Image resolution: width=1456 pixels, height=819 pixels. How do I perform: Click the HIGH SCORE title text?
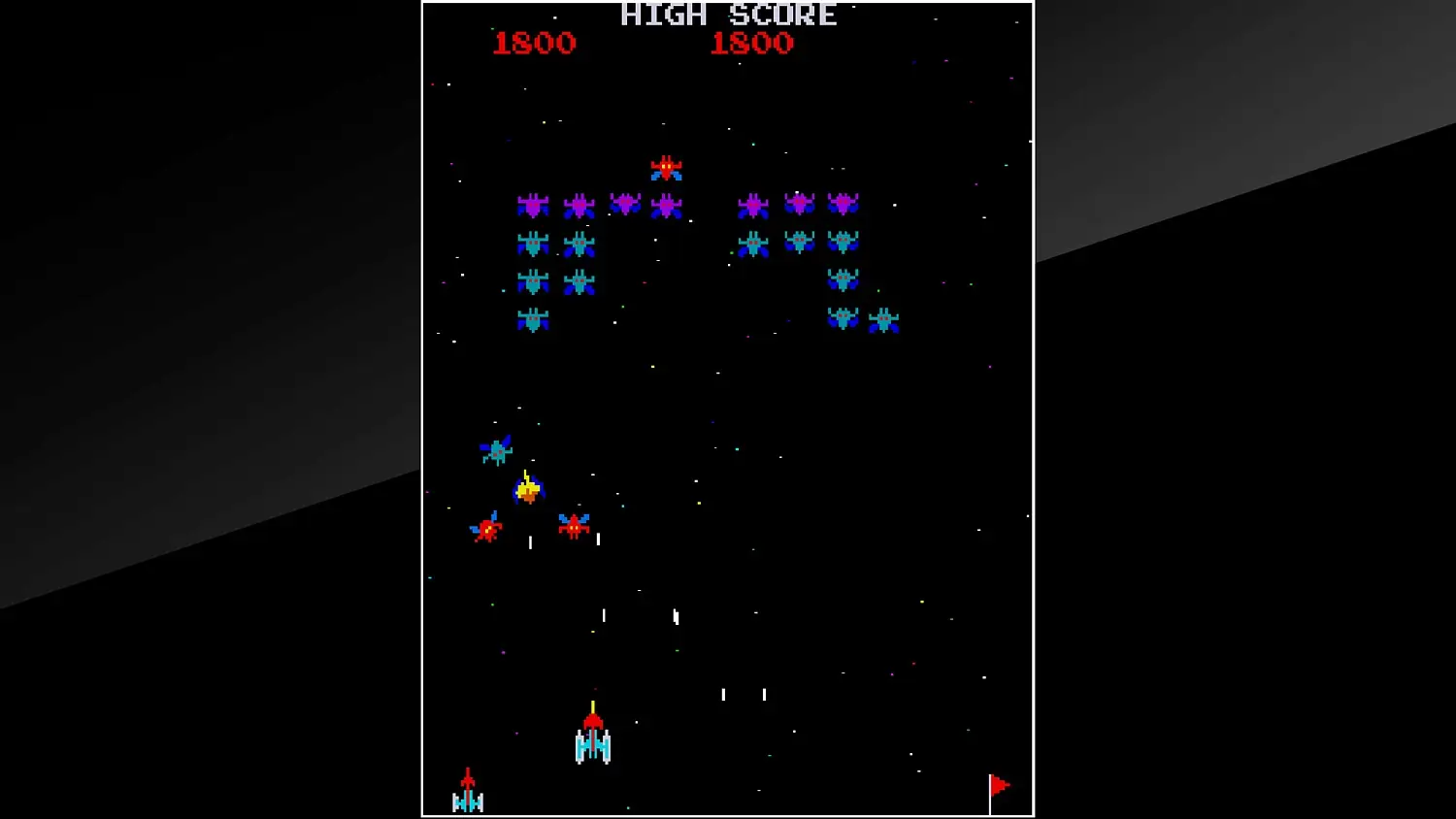point(726,15)
